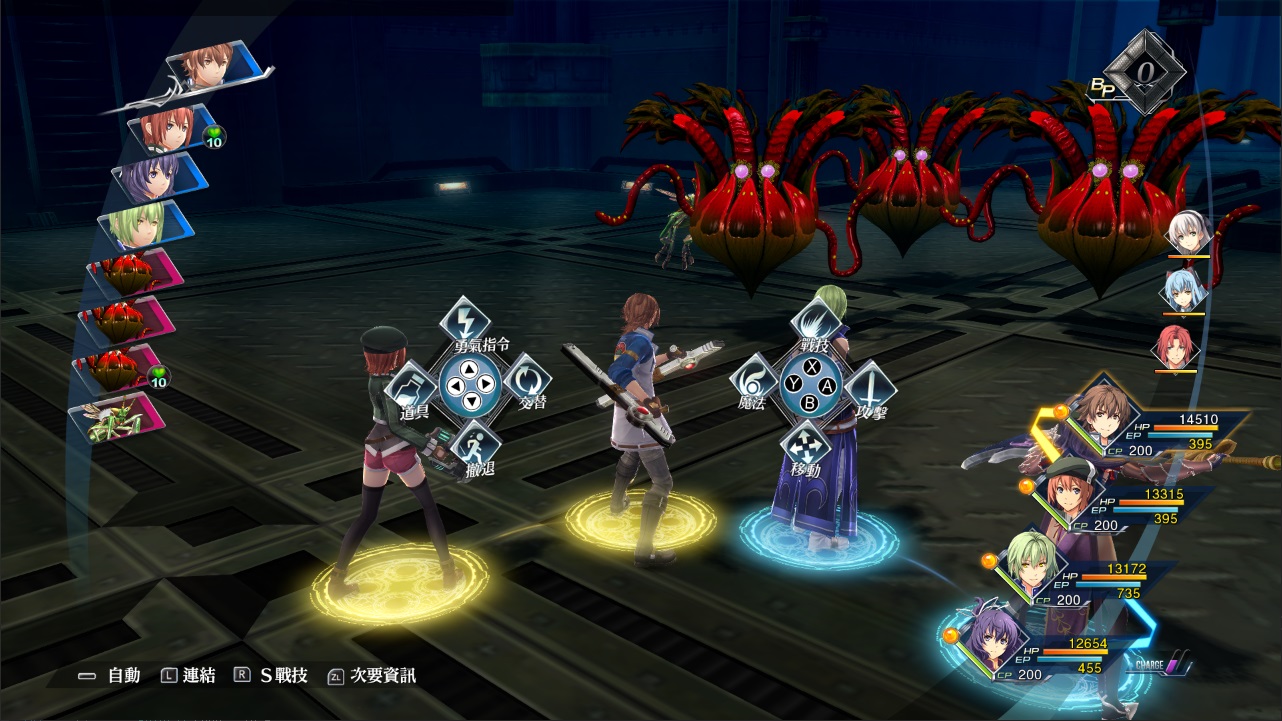
Task: Select the blue-haired reserve member portrait
Action: [x=1183, y=290]
